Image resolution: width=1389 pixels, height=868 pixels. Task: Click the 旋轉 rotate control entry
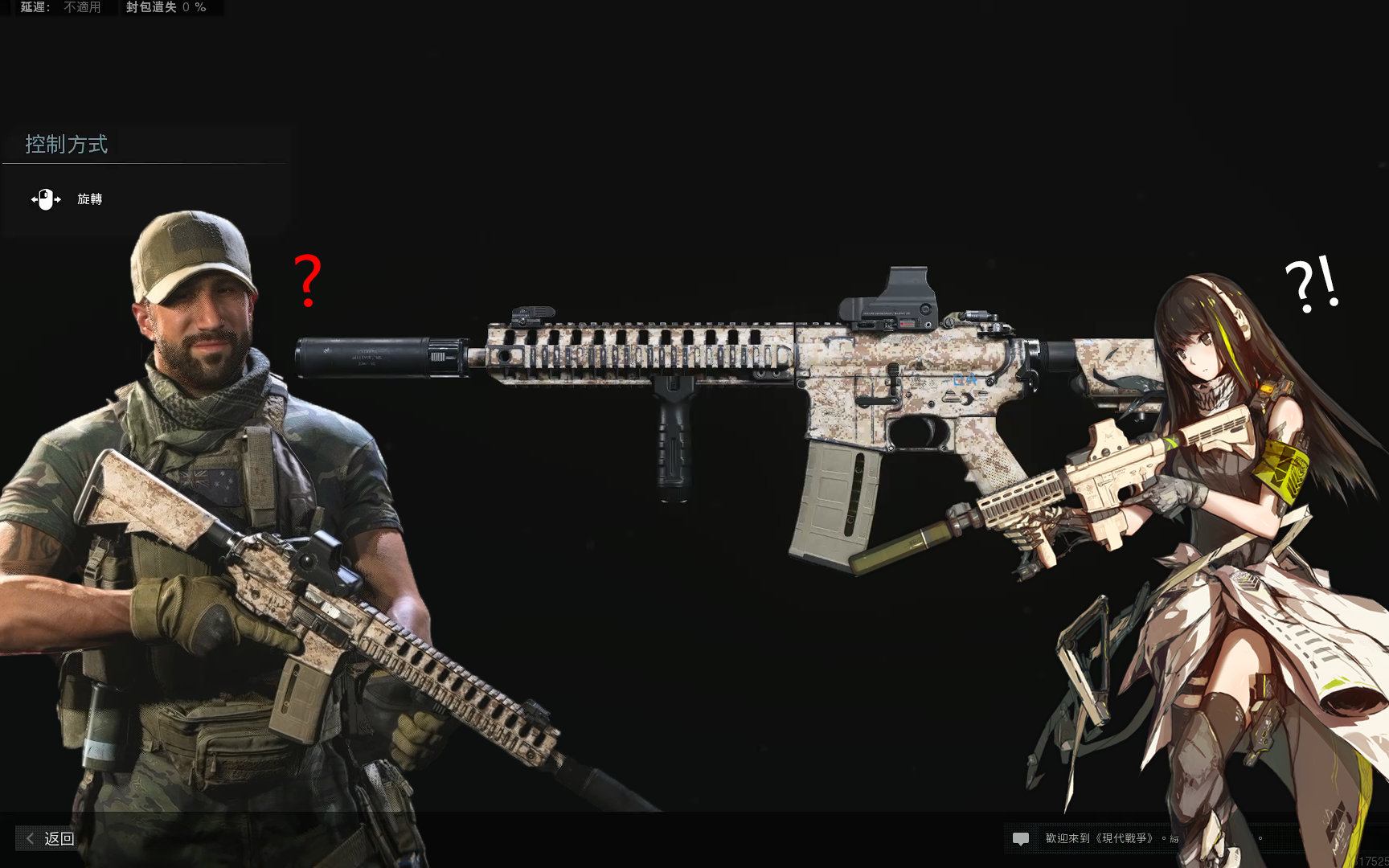click(x=89, y=199)
